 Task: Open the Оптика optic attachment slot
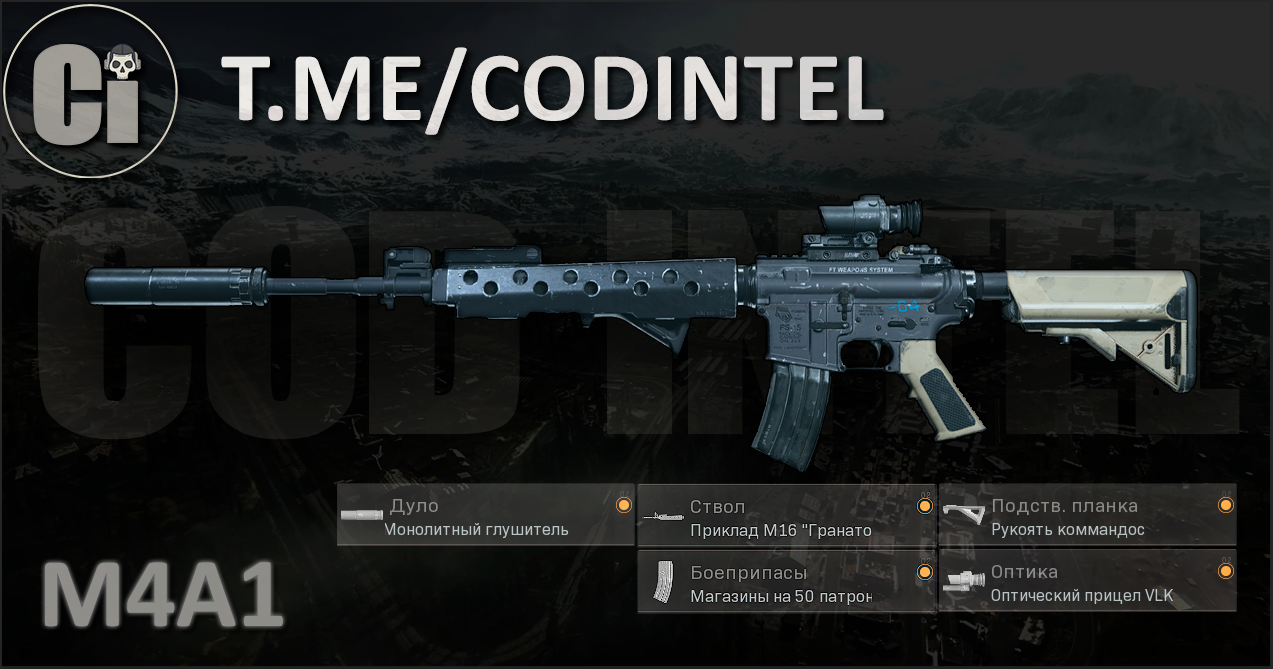click(1087, 582)
